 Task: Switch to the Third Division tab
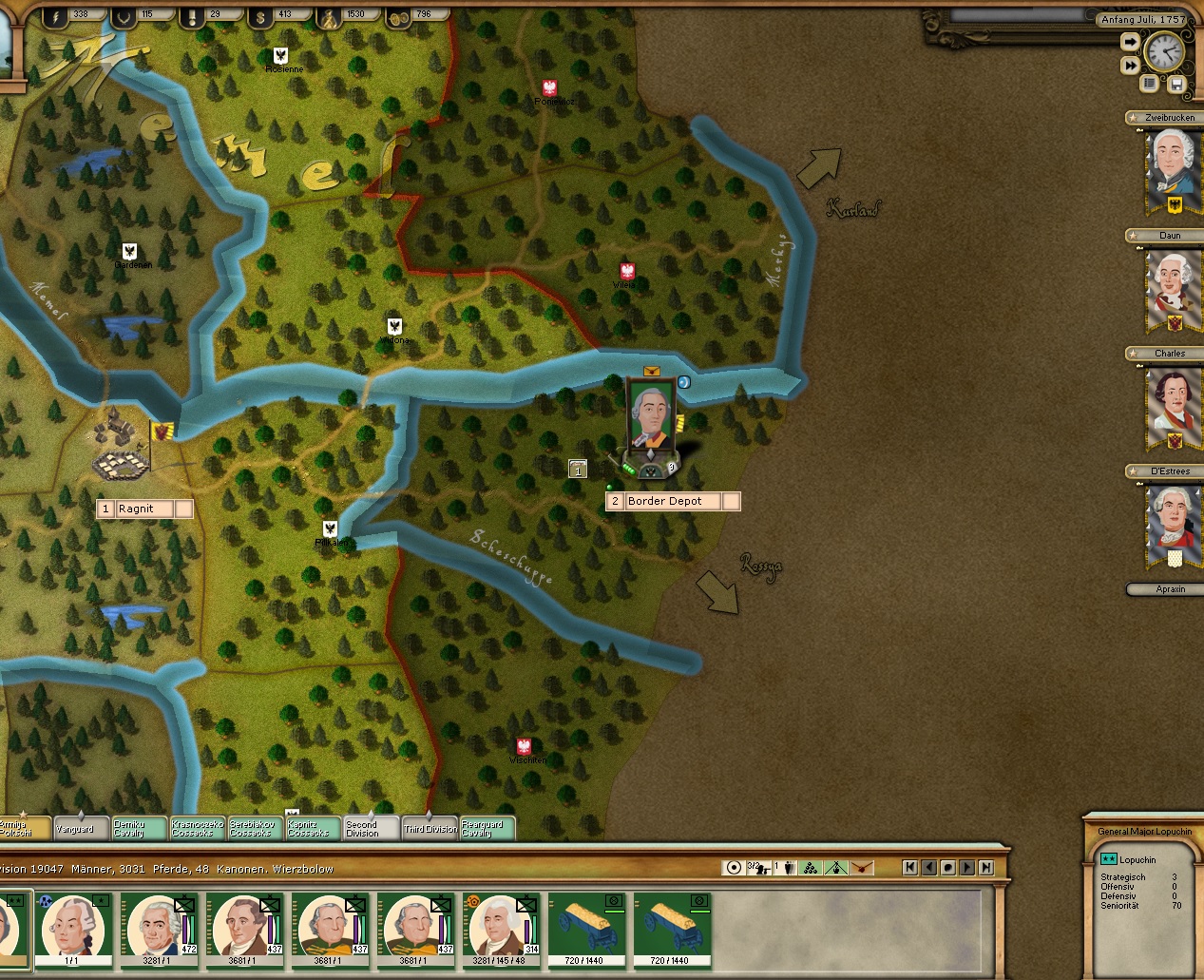430,829
